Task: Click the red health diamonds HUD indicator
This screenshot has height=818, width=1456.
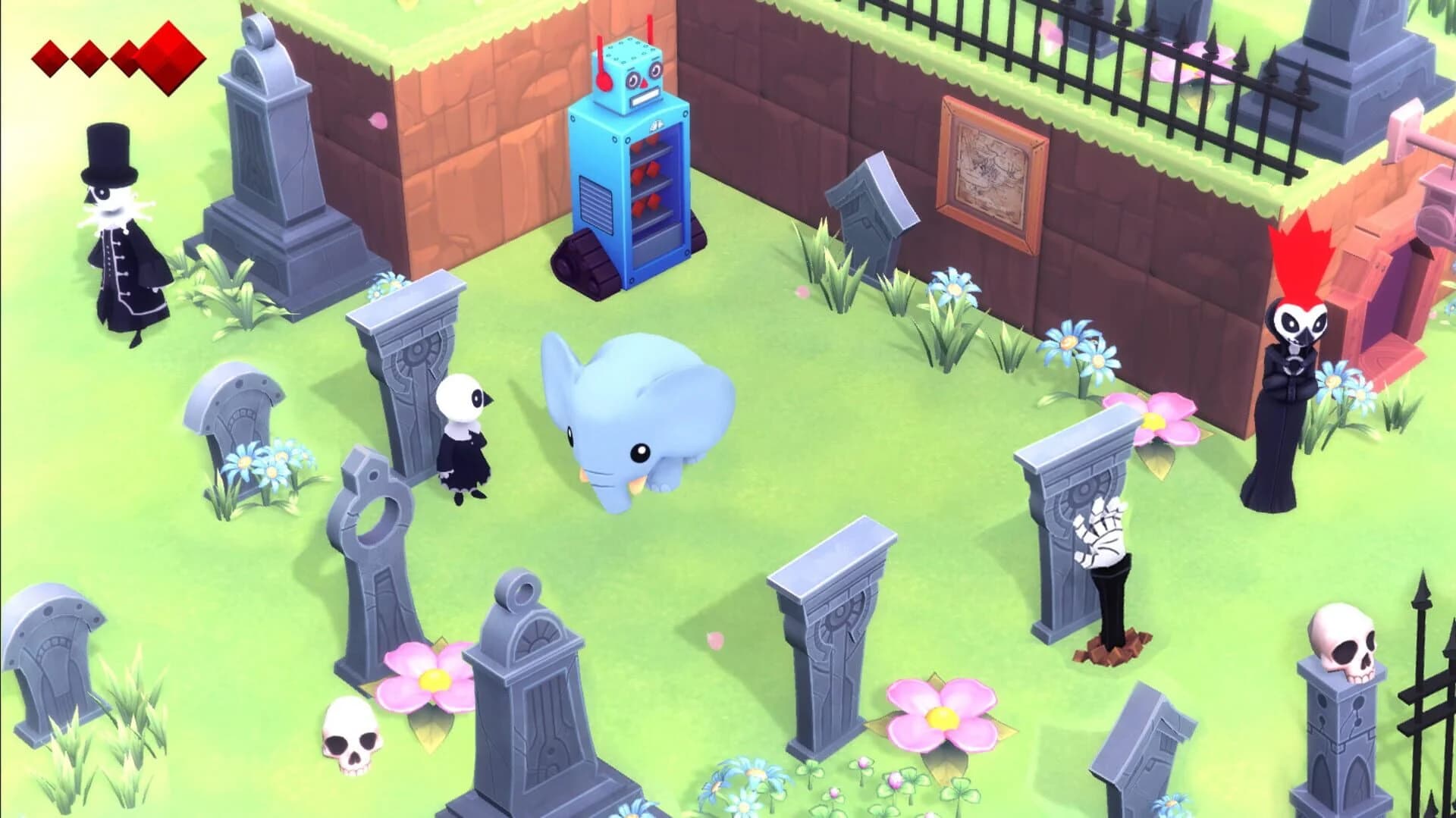Action: [114, 53]
